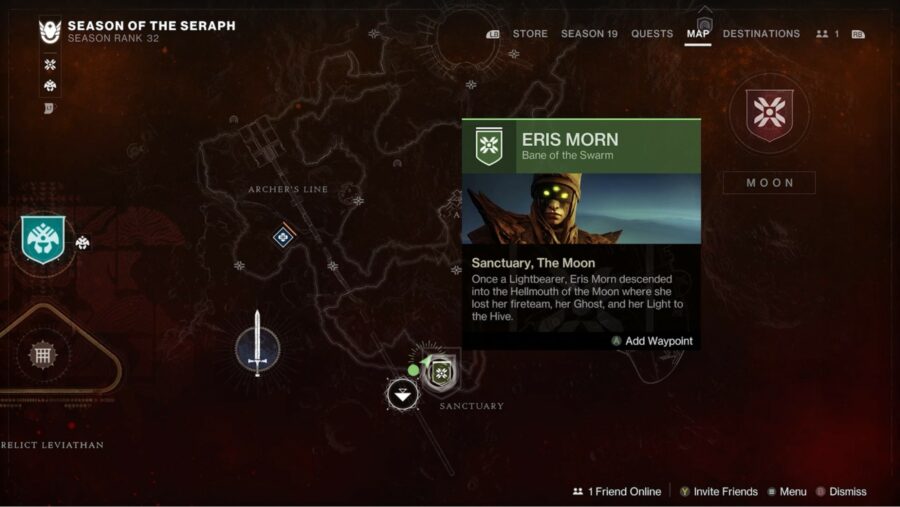The width and height of the screenshot is (900, 507).
Task: Switch to the Season 19 tab
Action: [x=589, y=34]
